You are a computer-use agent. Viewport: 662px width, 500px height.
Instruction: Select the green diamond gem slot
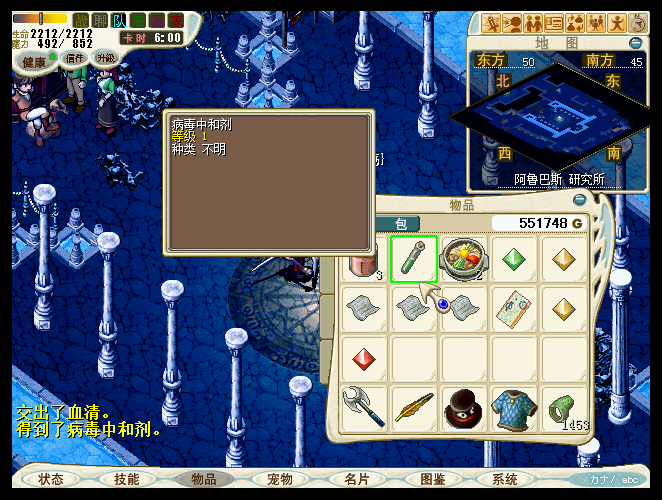[x=514, y=260]
